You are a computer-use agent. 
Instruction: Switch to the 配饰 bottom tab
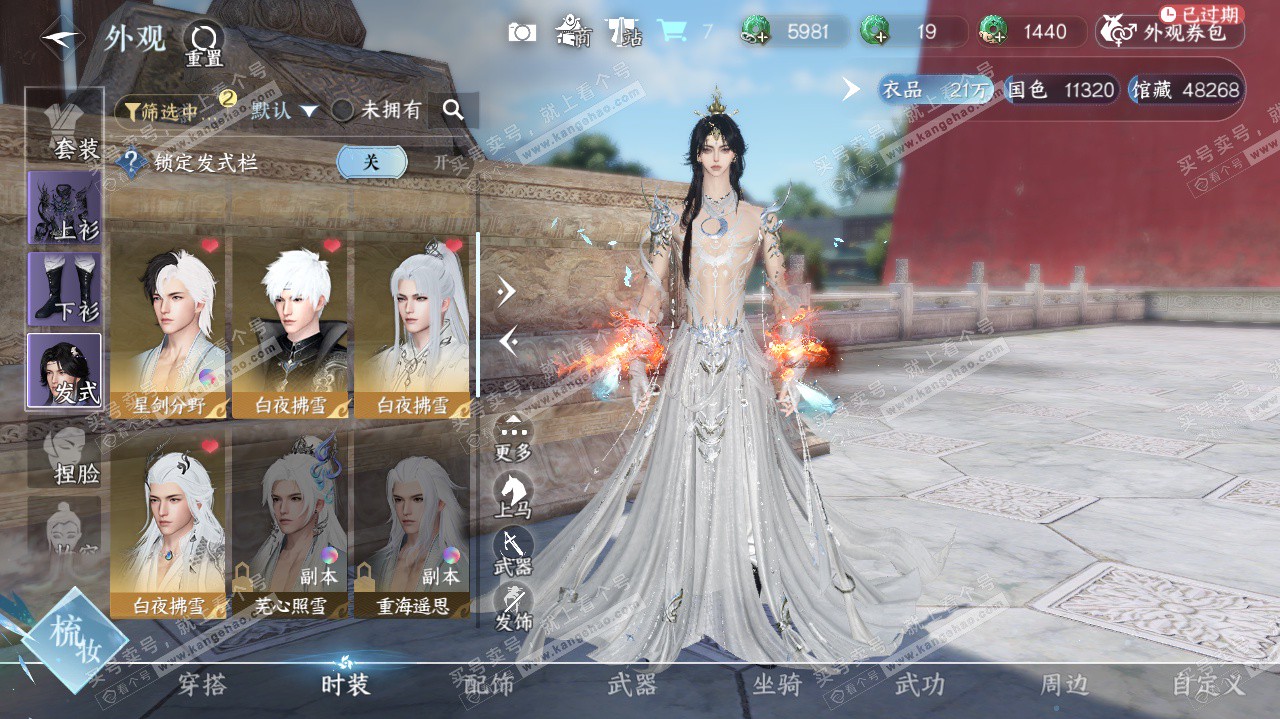pos(489,685)
